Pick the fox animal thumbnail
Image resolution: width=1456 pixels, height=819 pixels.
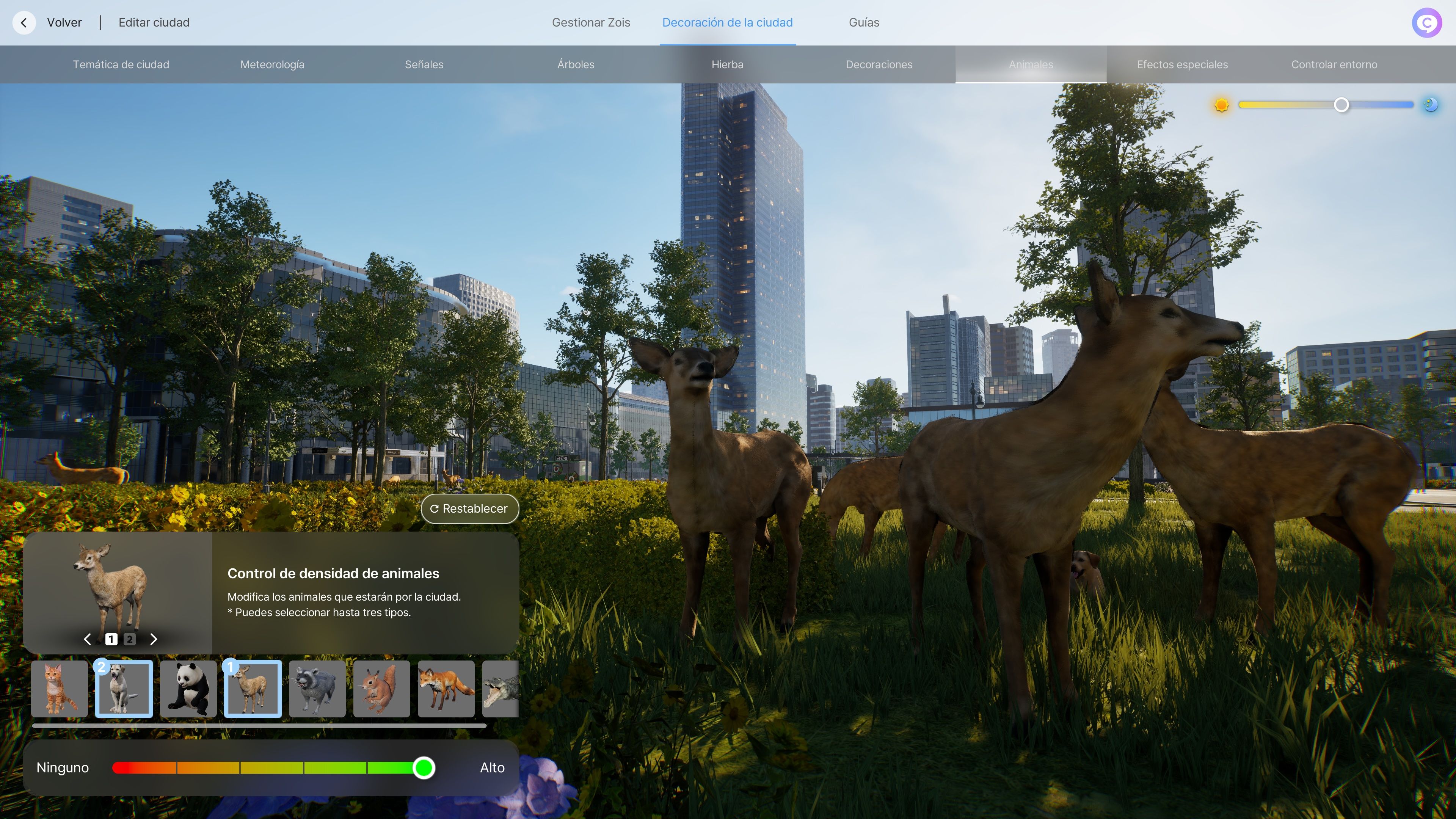446,689
